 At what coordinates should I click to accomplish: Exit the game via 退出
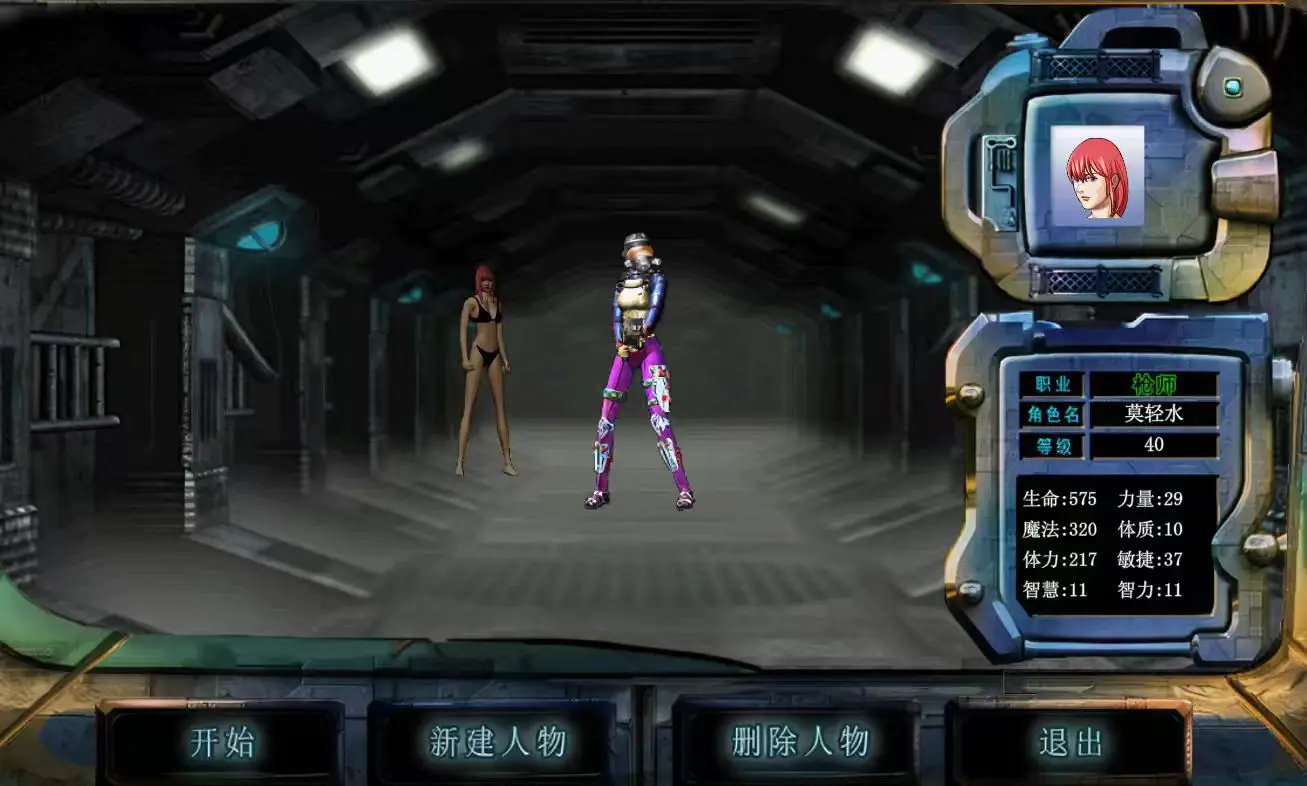1071,743
